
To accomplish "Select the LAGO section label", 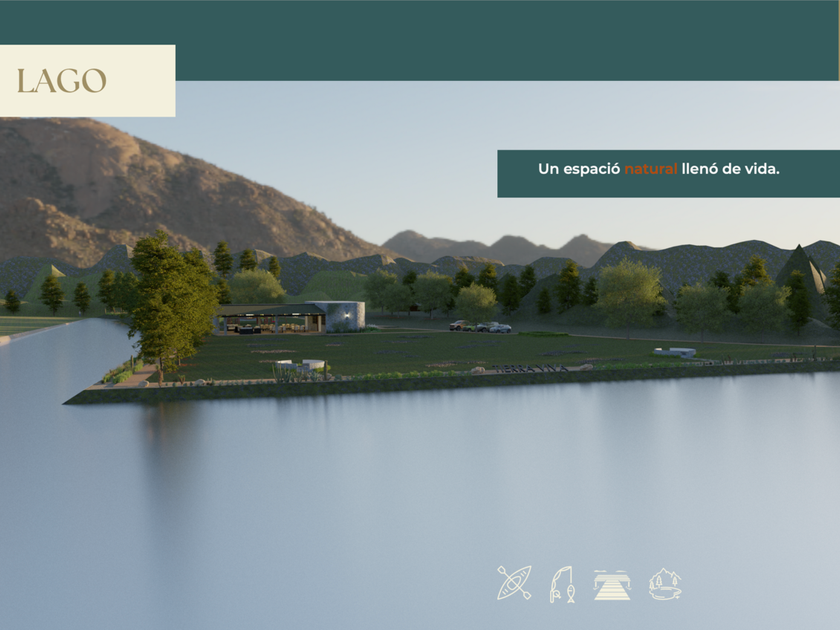I will click(62, 81).
